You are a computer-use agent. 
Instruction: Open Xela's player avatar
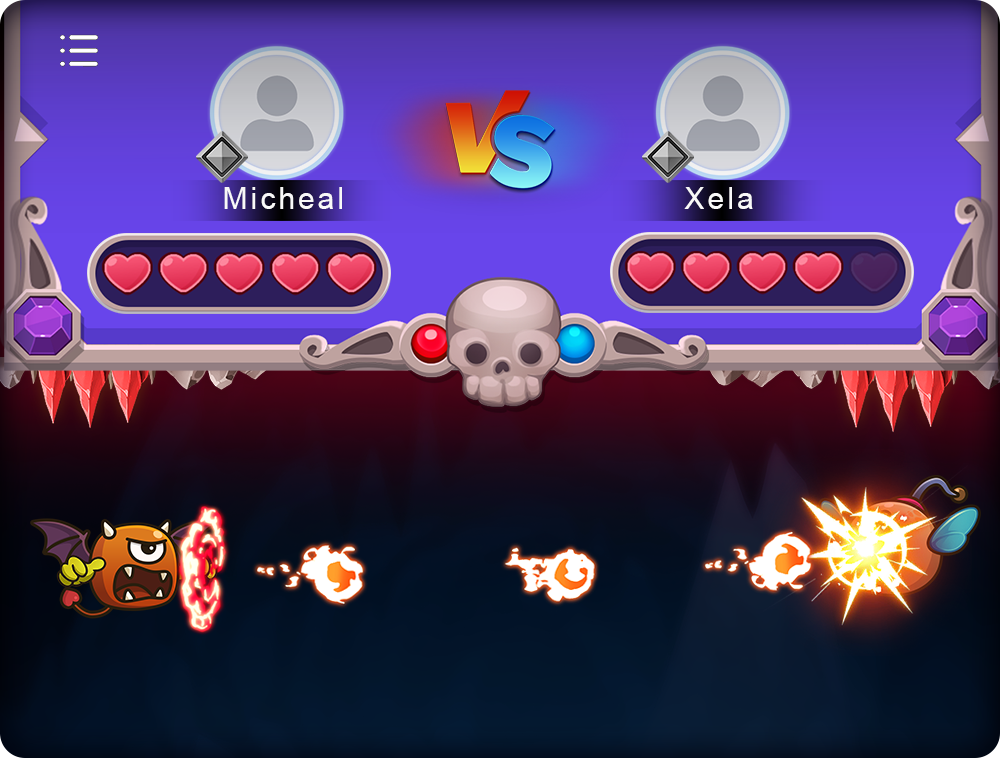pyautogui.click(x=723, y=110)
